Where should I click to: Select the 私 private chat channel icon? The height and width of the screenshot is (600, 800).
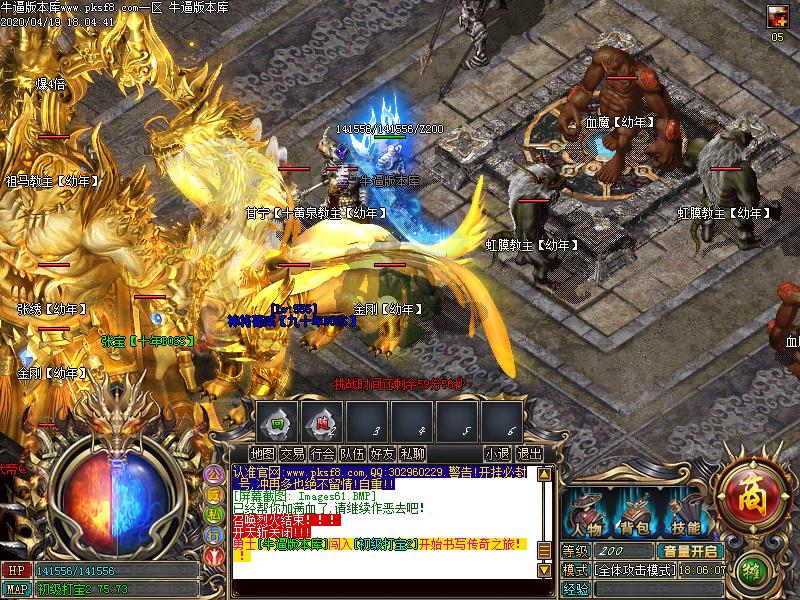[214, 514]
